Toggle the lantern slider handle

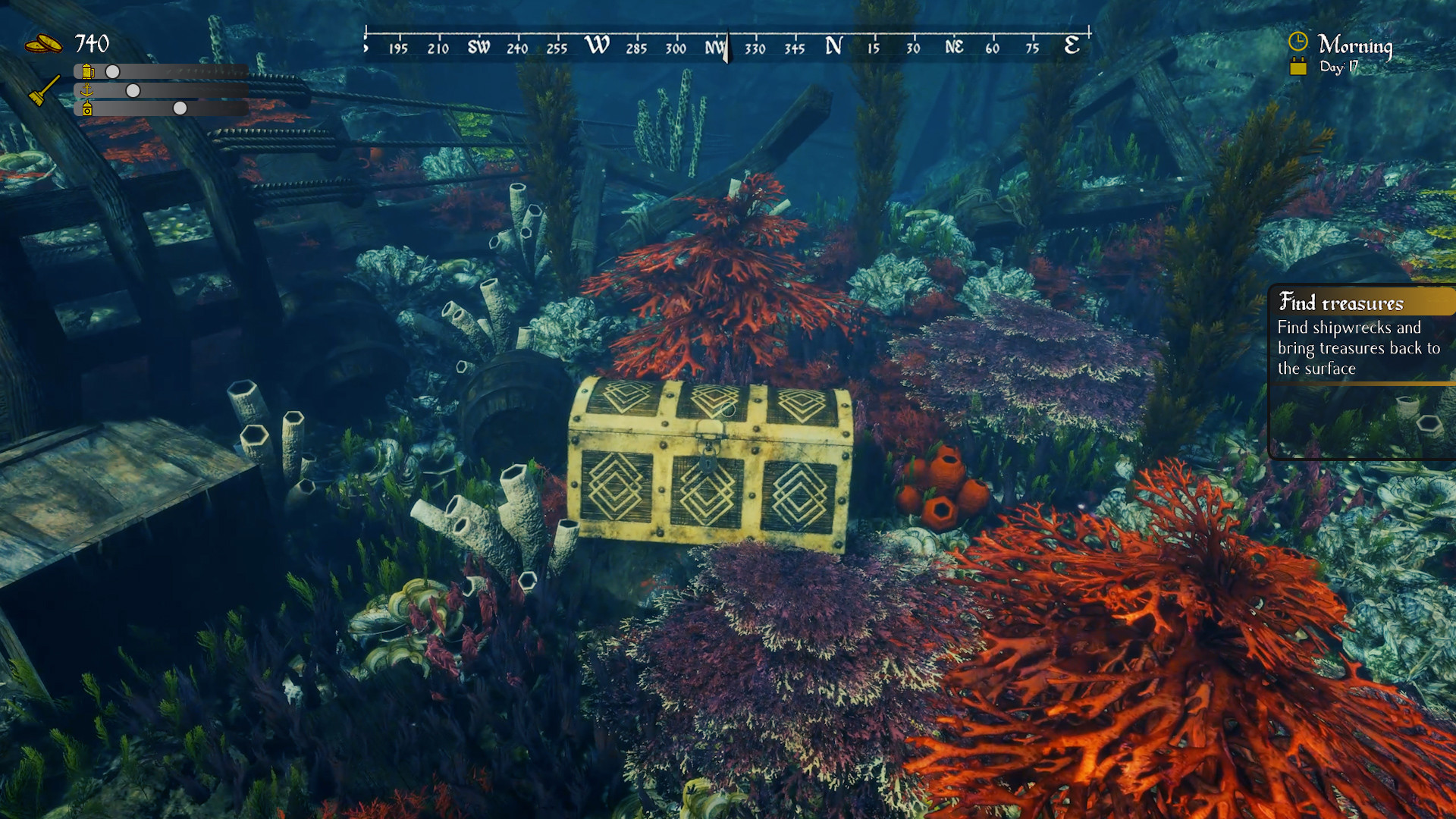(180, 108)
